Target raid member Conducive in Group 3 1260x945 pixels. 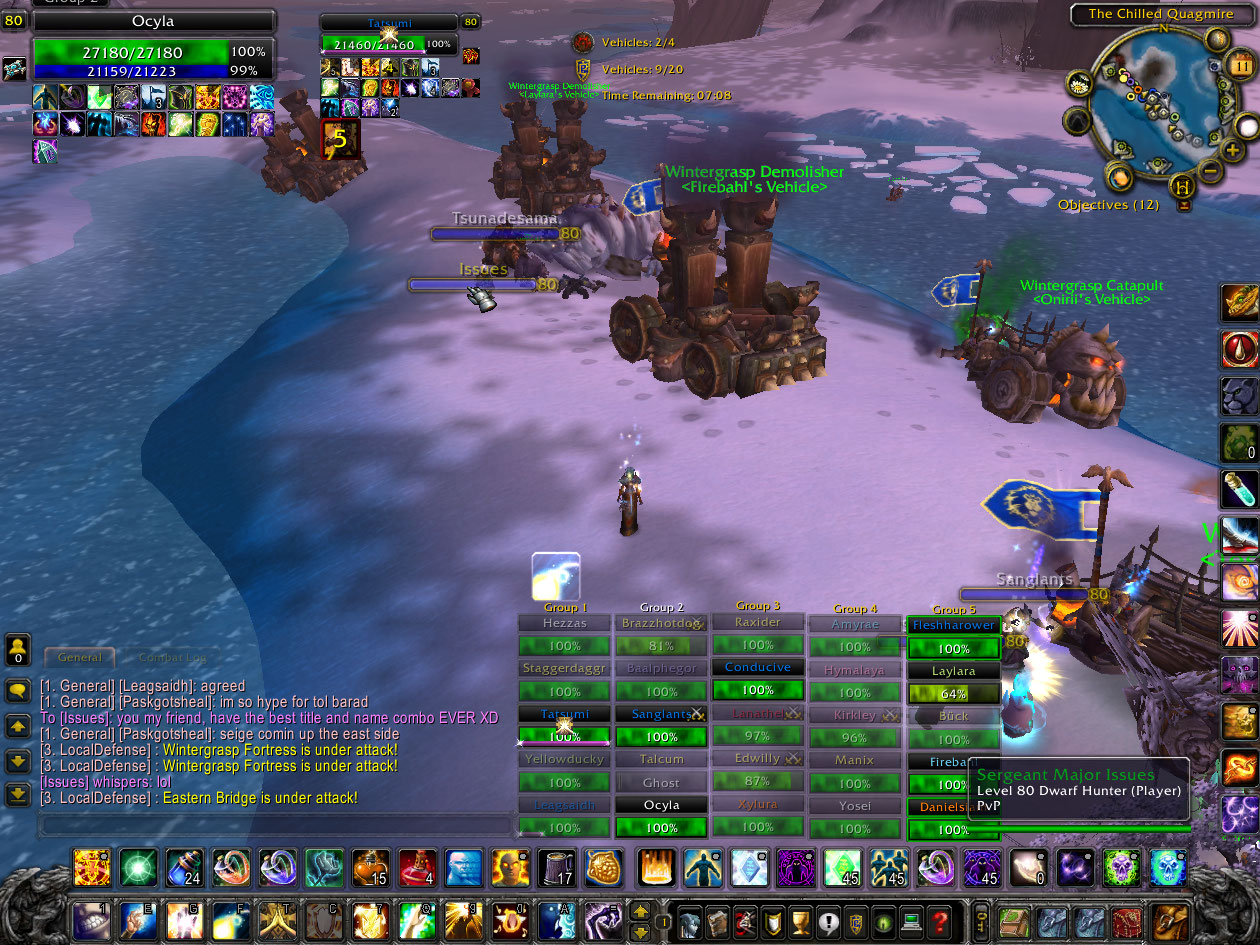[x=758, y=668]
